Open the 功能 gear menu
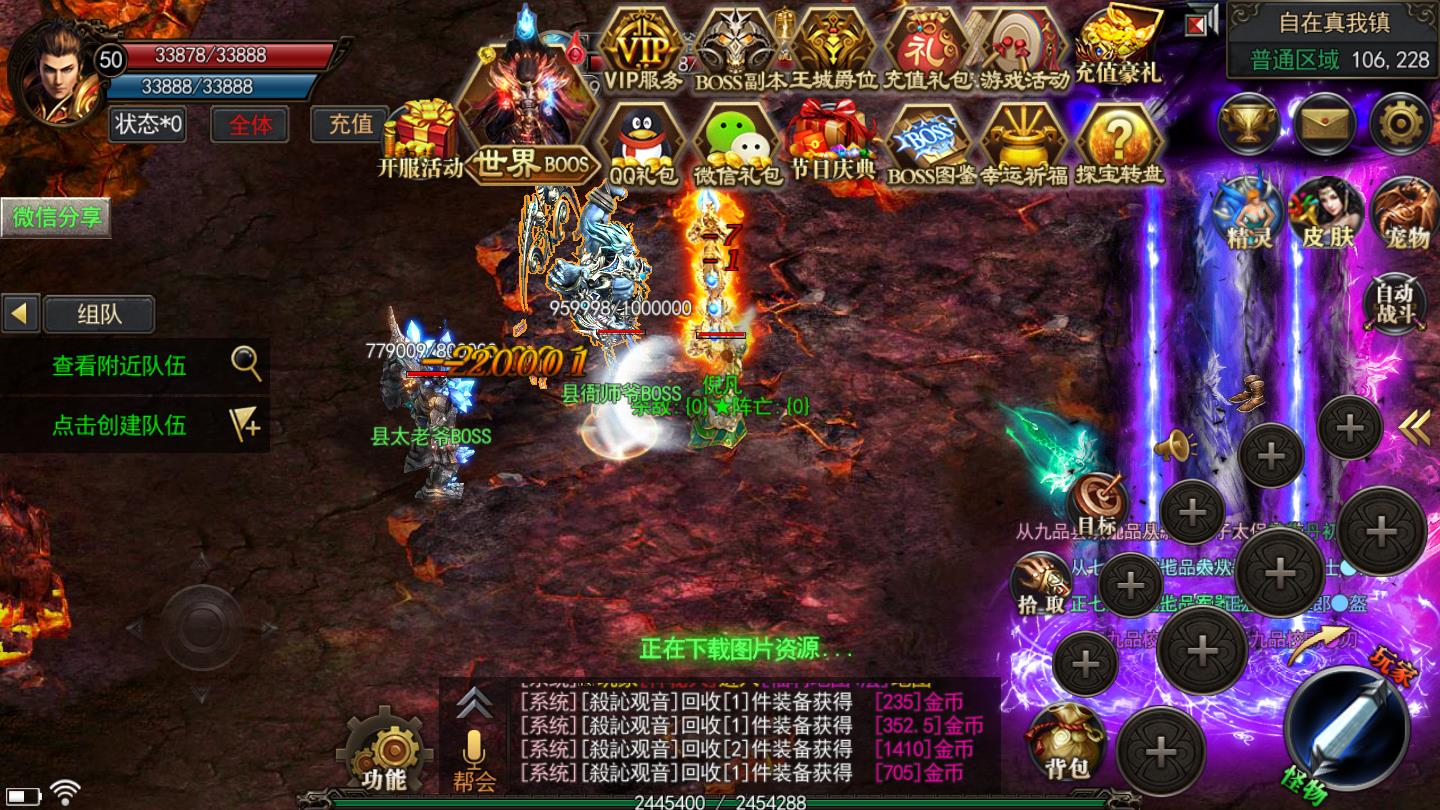 tap(384, 752)
